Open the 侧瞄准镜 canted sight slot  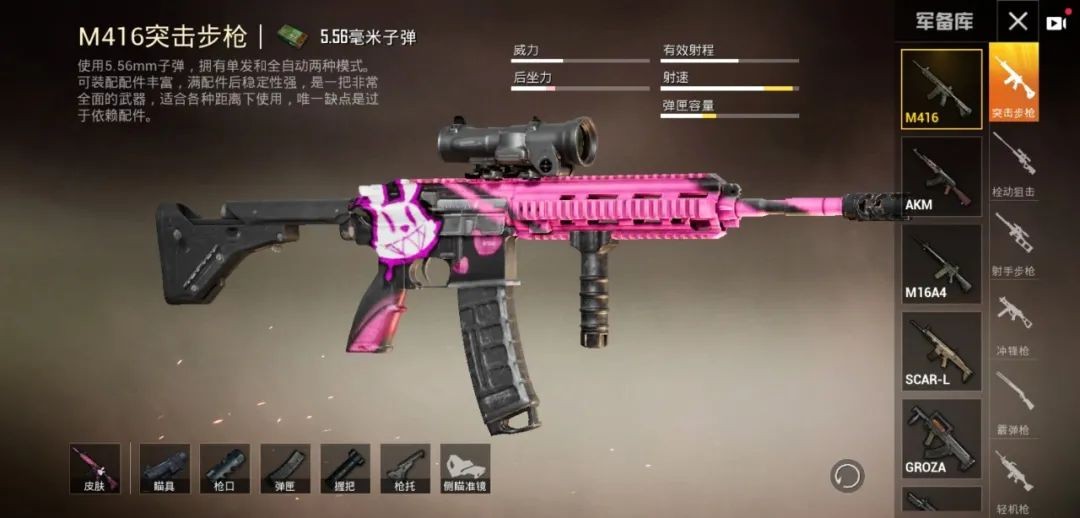465,468
